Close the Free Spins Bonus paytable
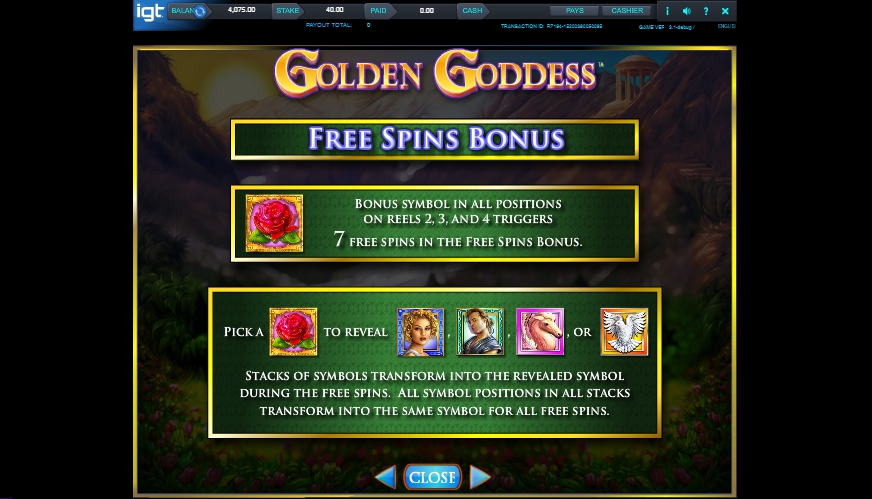This screenshot has width=872, height=499. [432, 477]
